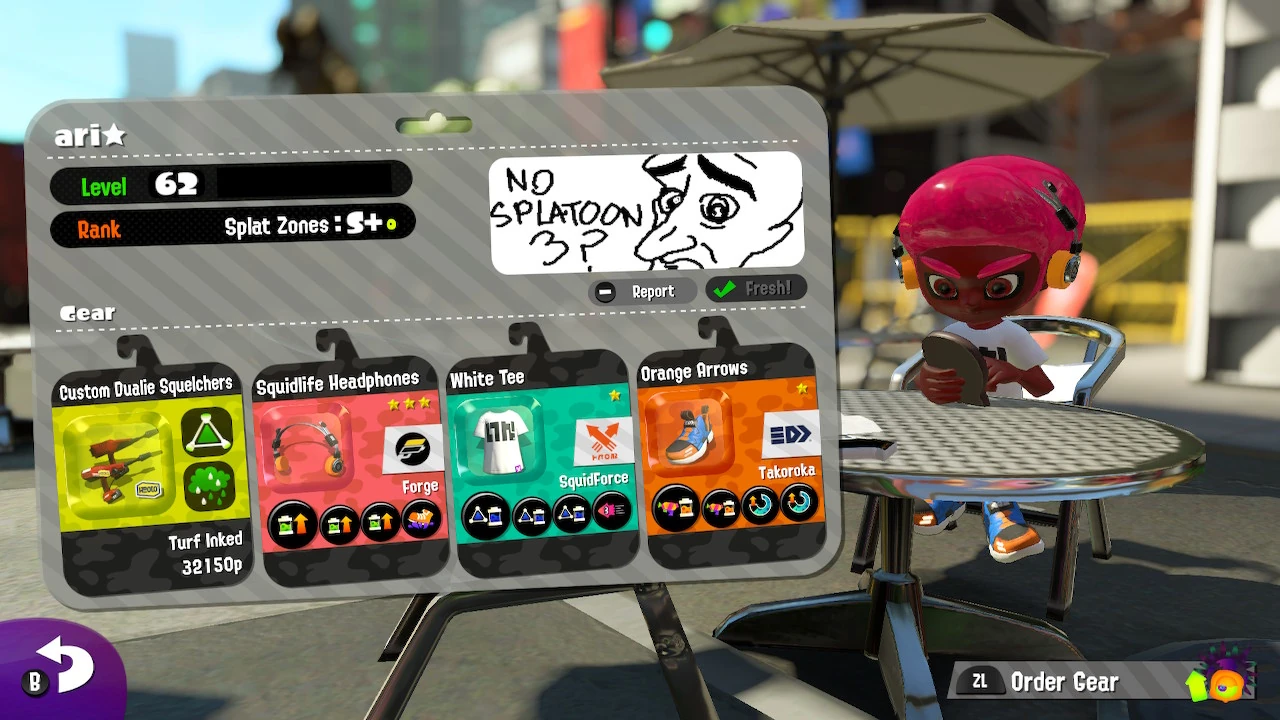Click a swirl ability icon on Orange Arrows shoes
Image resolution: width=1280 pixels, height=720 pixels.
click(x=759, y=502)
